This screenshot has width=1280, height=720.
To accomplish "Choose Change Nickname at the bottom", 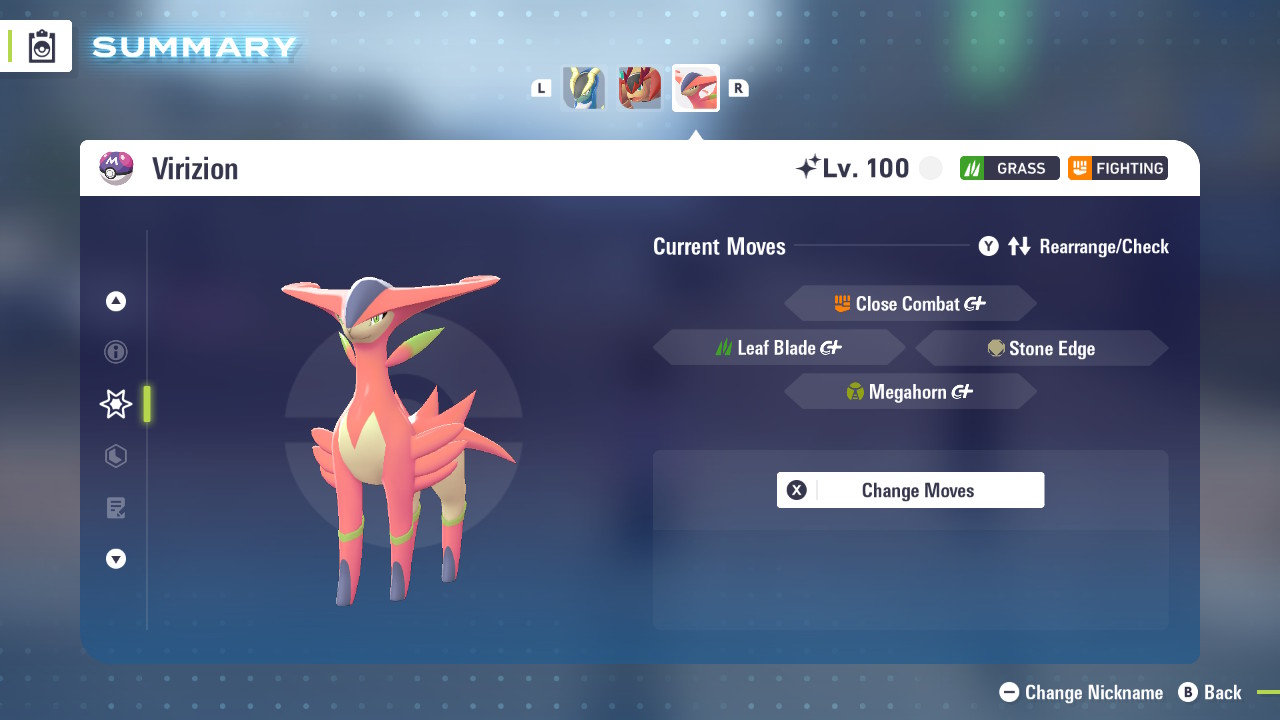I will point(1082,692).
